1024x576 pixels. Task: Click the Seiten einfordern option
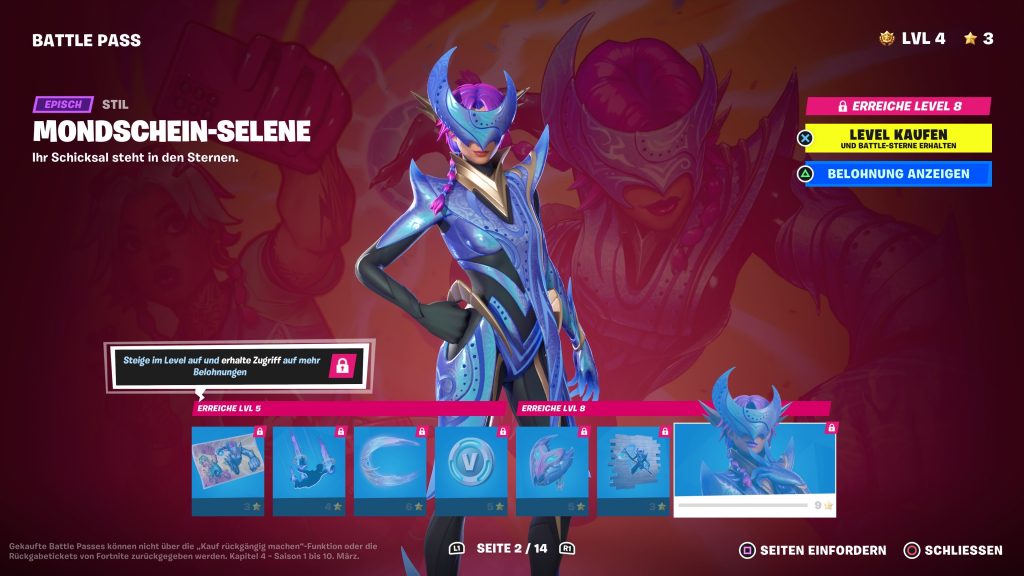pos(812,550)
